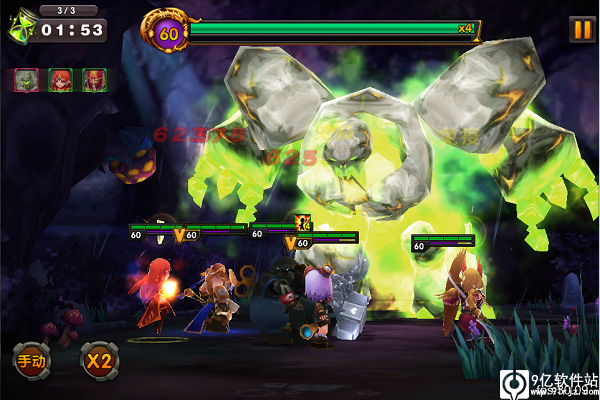The width and height of the screenshot is (600, 400).
Task: Pause the battle
Action: tap(581, 29)
